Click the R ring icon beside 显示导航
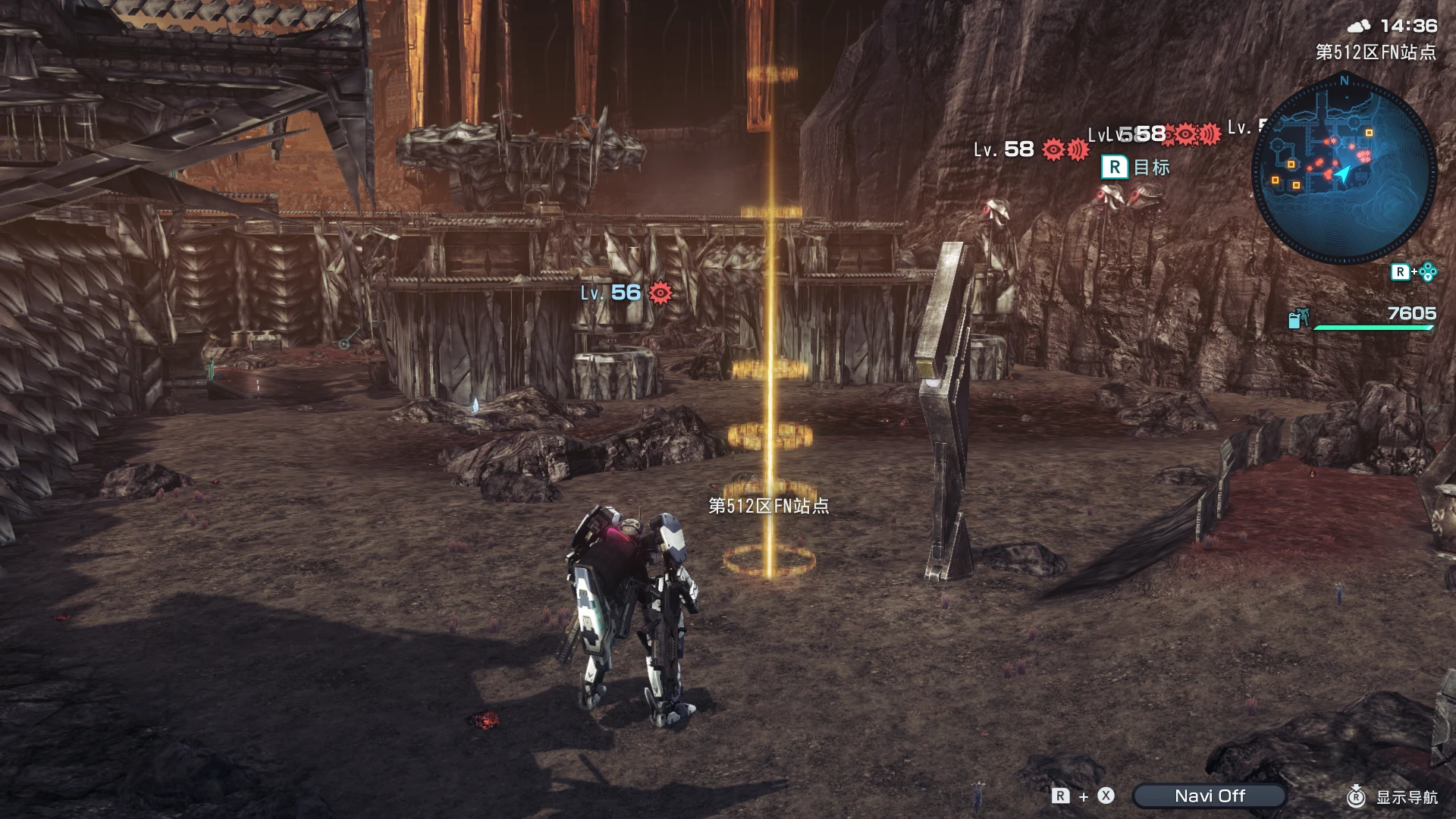The width and height of the screenshot is (1456, 819). click(x=1357, y=796)
